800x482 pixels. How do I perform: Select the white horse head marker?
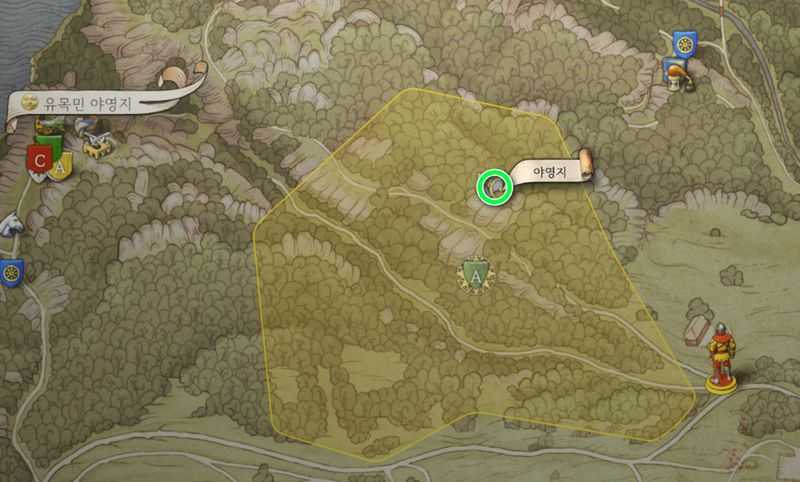(10, 226)
